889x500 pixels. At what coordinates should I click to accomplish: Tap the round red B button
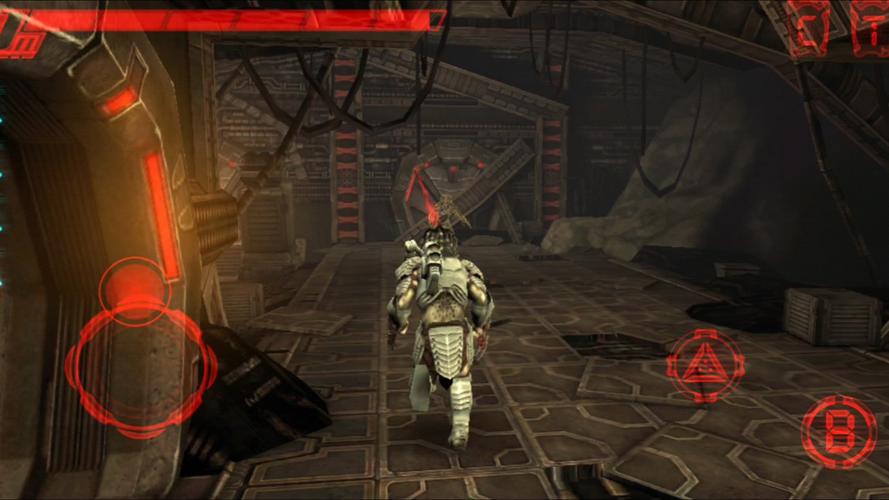[838, 431]
